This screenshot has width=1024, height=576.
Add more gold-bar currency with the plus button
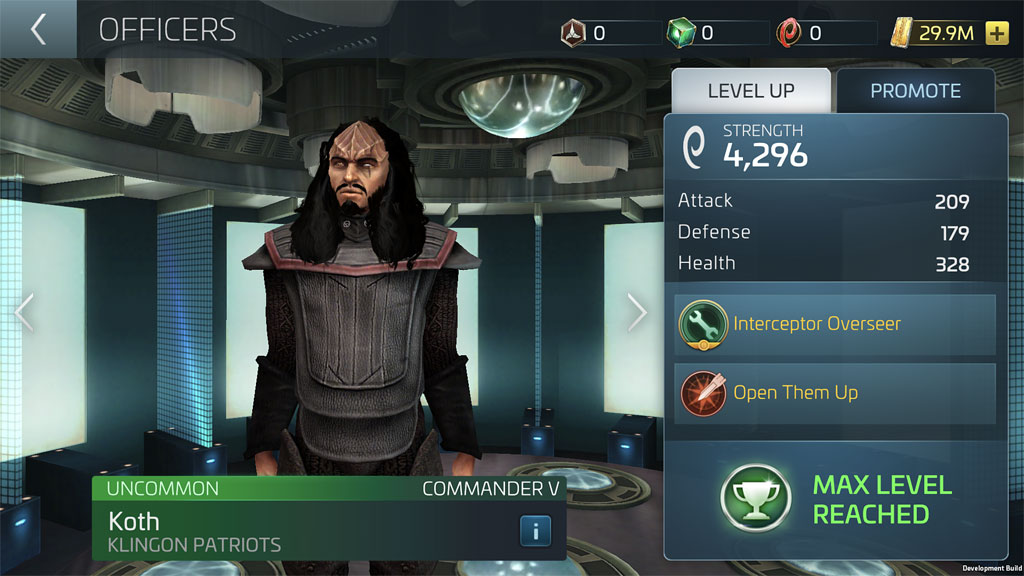pos(996,33)
